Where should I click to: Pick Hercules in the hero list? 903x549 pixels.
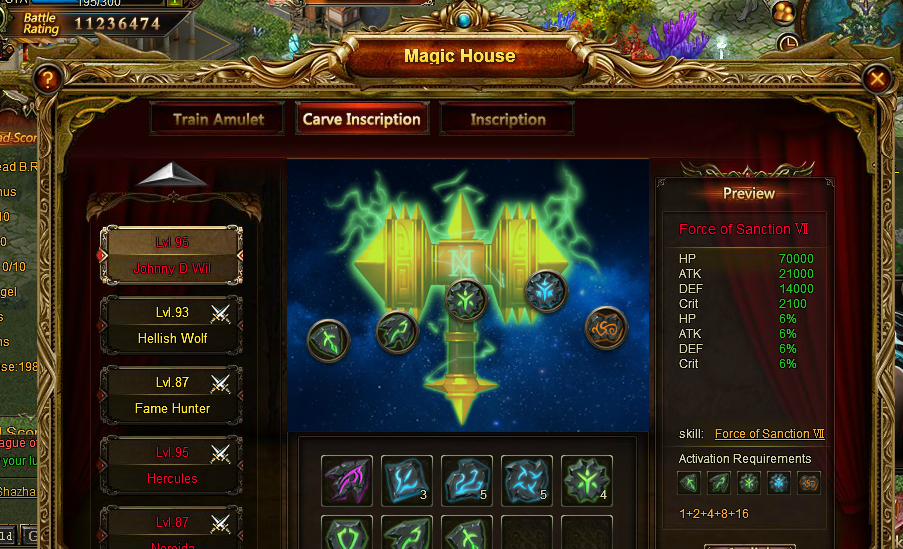[172, 466]
